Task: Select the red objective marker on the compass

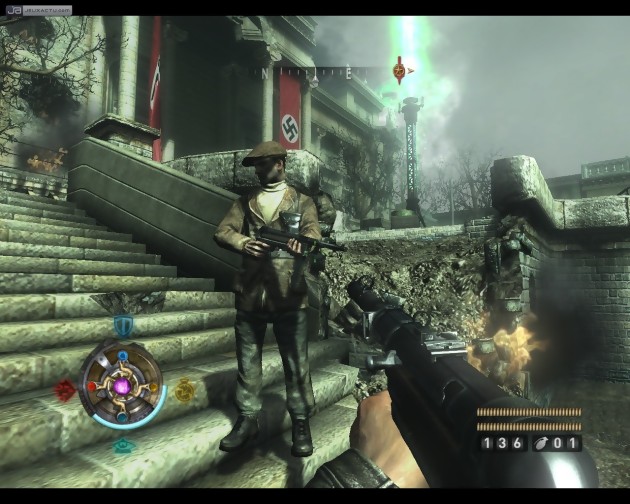Action: click(x=400, y=70)
